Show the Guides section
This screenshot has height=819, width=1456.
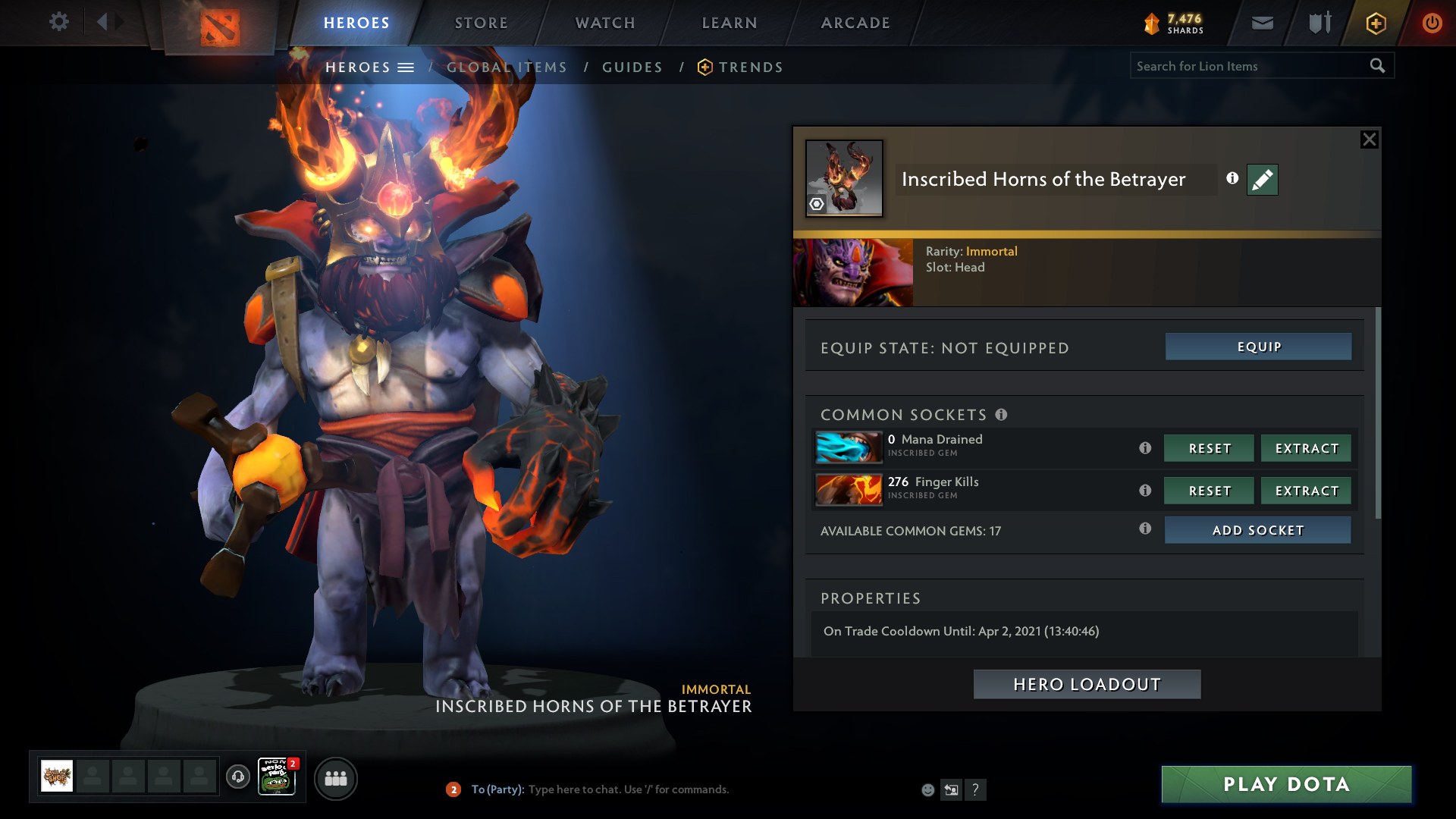[632, 67]
